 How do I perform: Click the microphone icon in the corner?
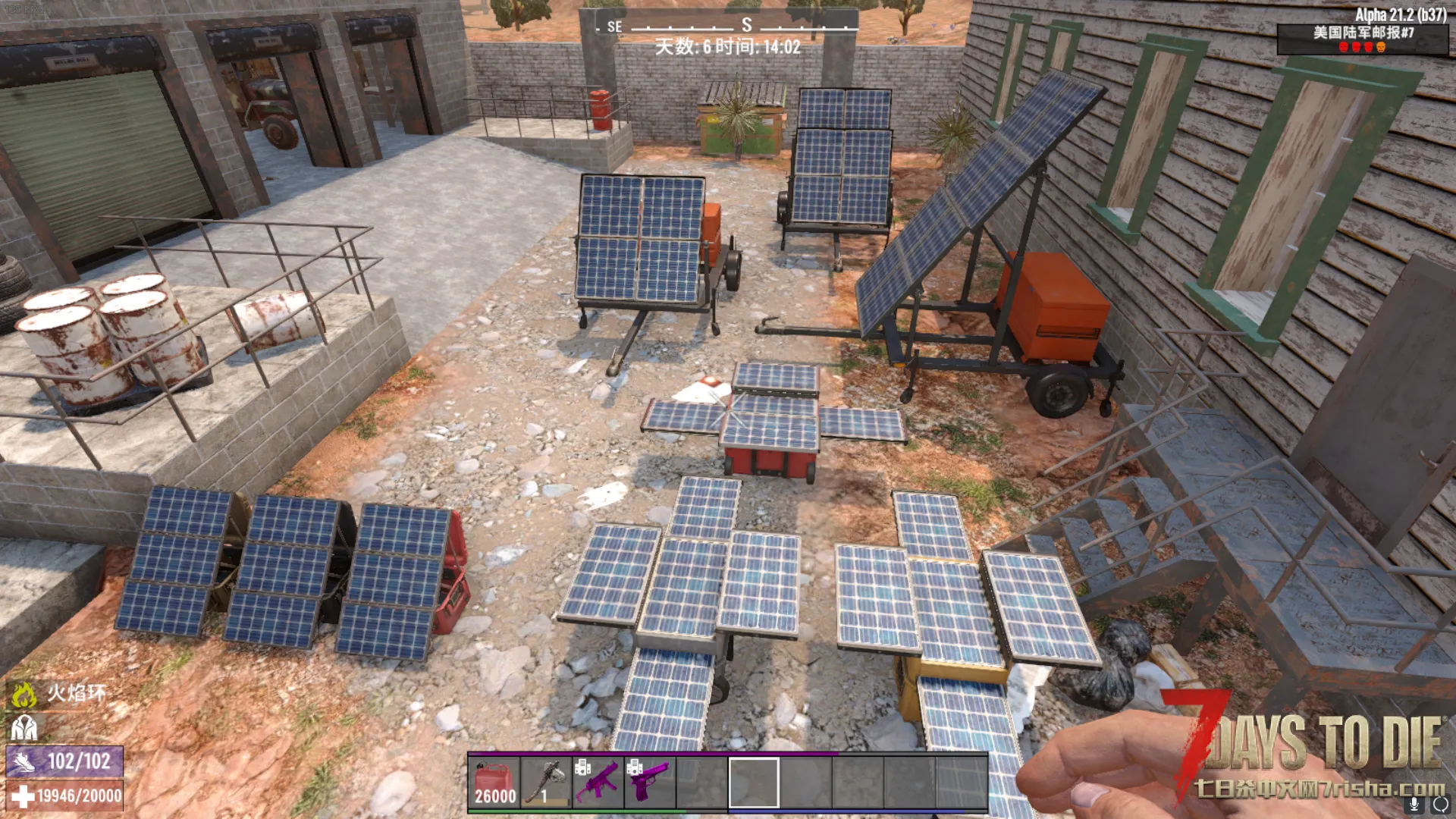[1414, 804]
